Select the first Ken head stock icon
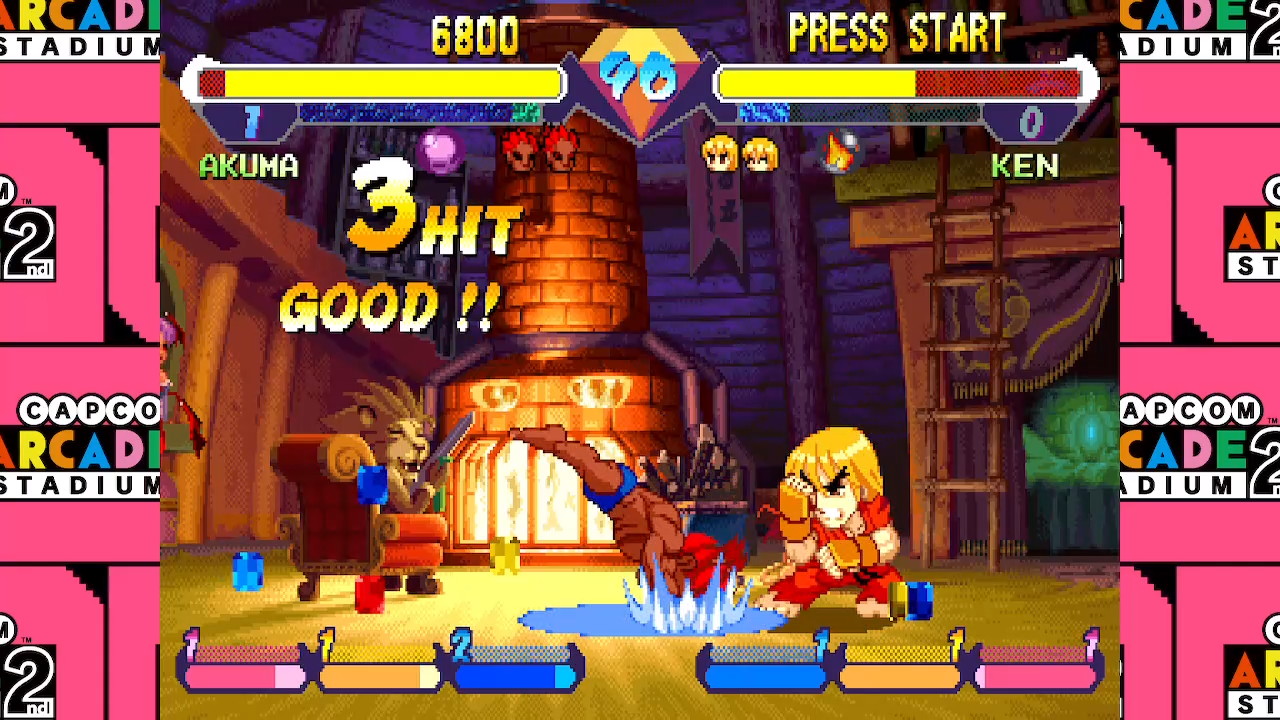1280x720 pixels. tap(716, 152)
